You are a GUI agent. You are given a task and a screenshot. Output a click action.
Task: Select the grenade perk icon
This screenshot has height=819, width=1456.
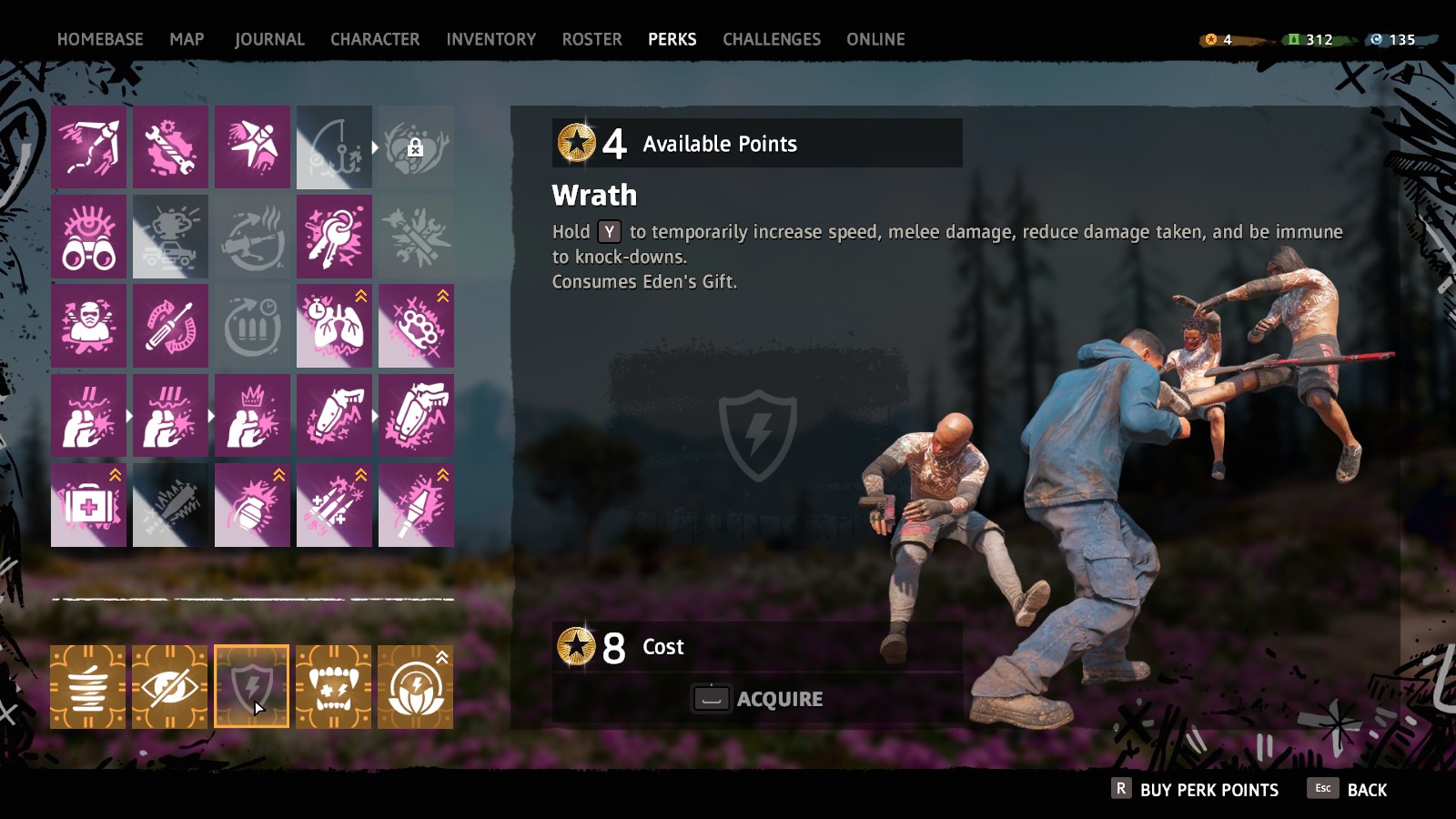(x=252, y=506)
